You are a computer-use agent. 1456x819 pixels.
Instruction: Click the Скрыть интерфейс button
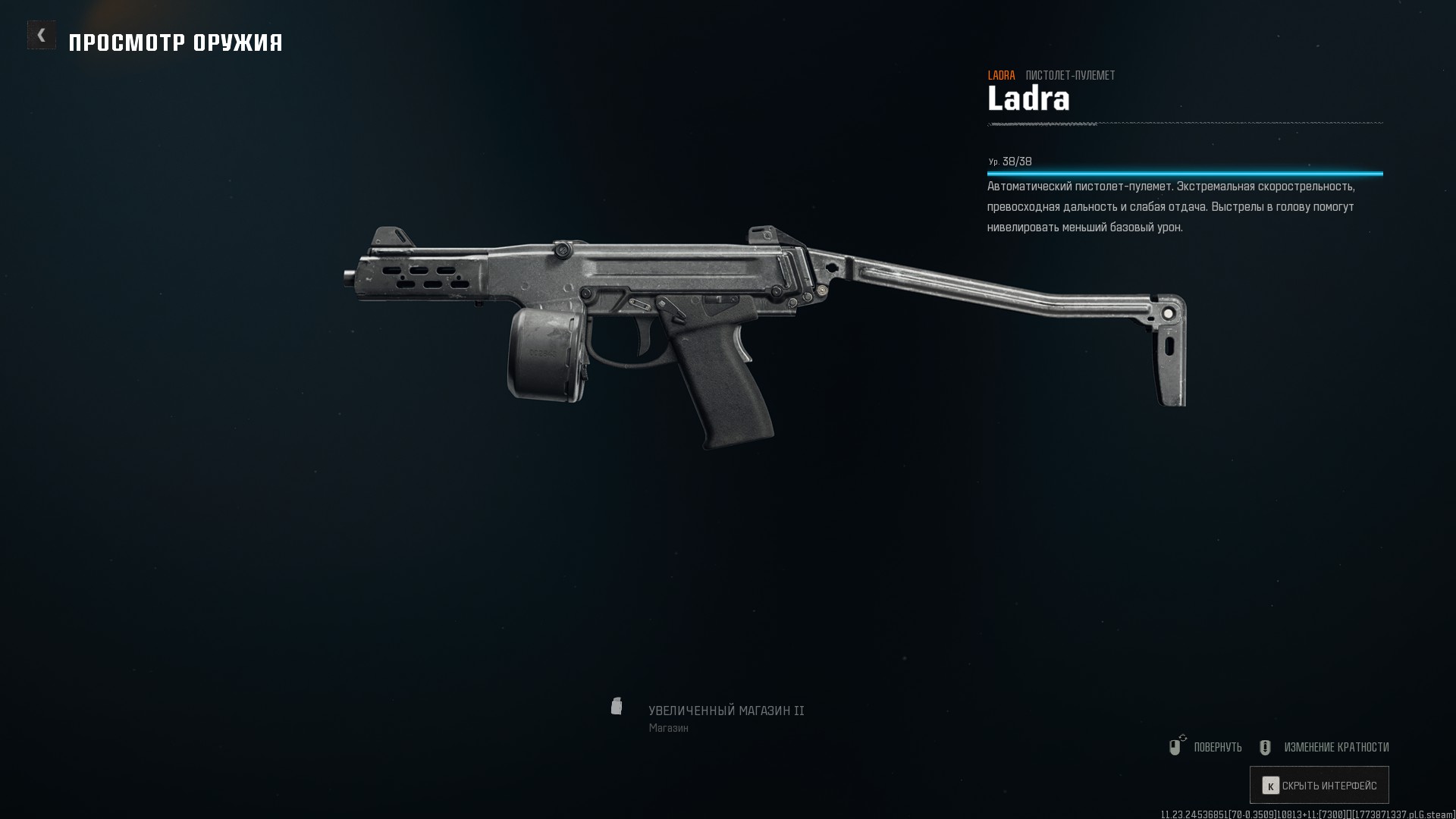coord(1319,786)
